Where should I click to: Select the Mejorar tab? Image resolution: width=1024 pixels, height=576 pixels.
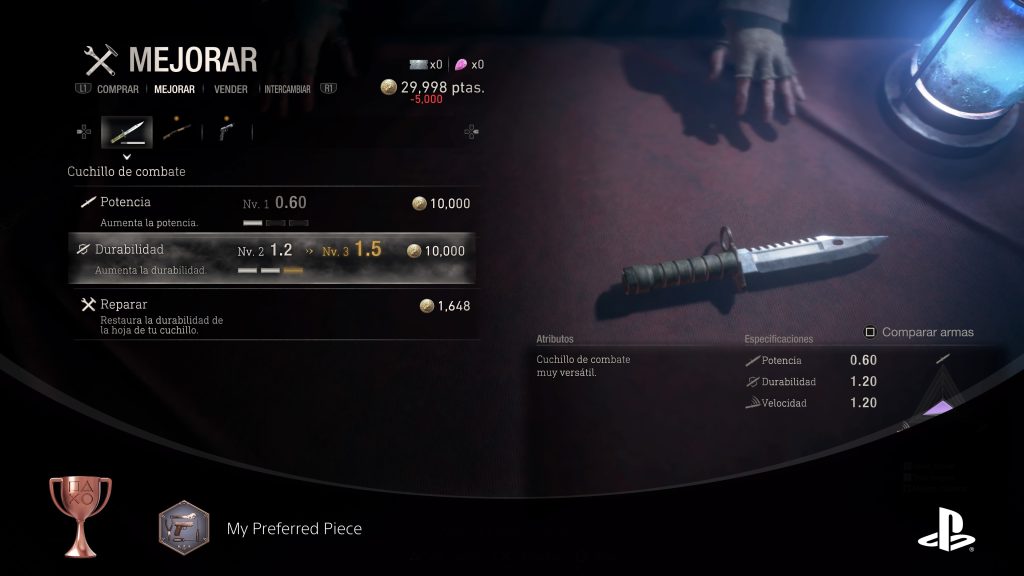[x=174, y=89]
